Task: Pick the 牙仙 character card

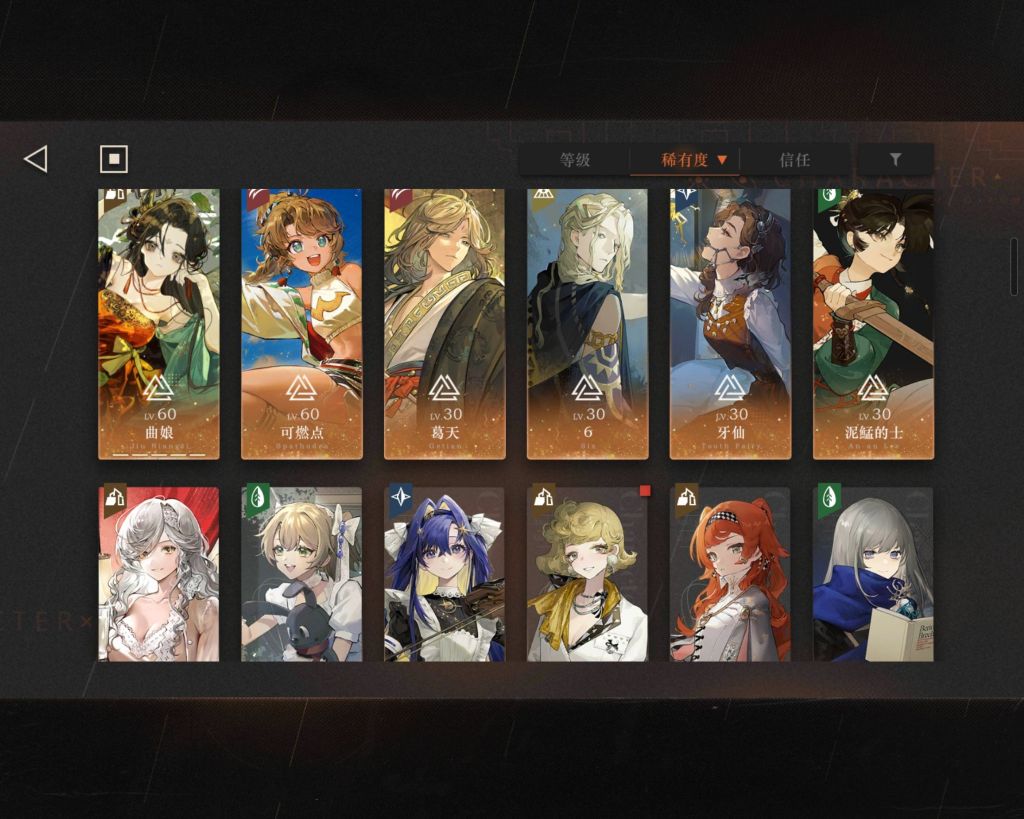Action: pos(730,323)
